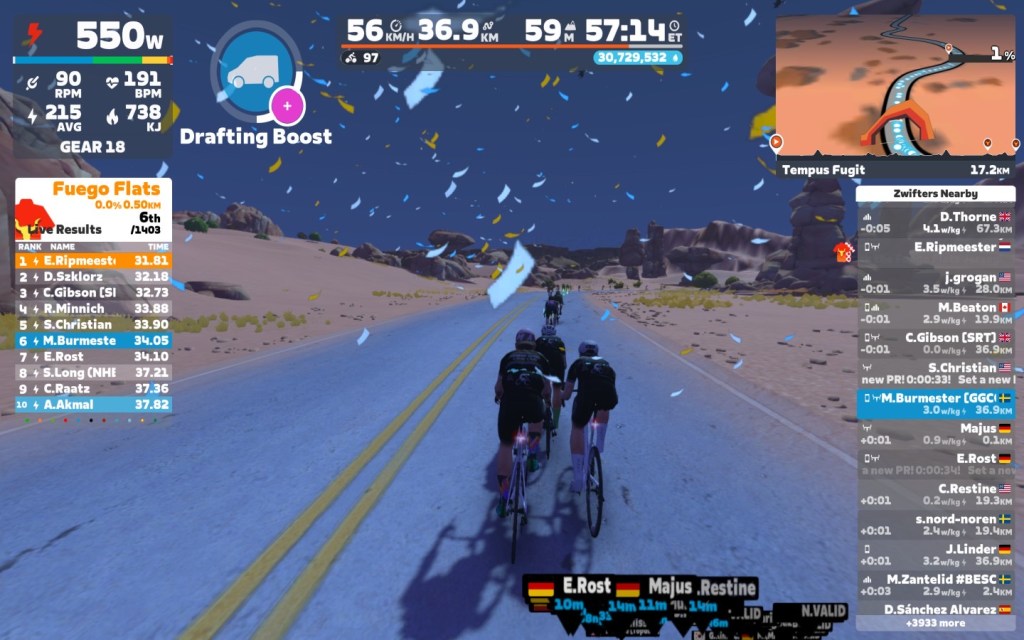The width and height of the screenshot is (1024, 640).
Task: Select J.Linder in Zwifters Nearby
Action: [936, 555]
